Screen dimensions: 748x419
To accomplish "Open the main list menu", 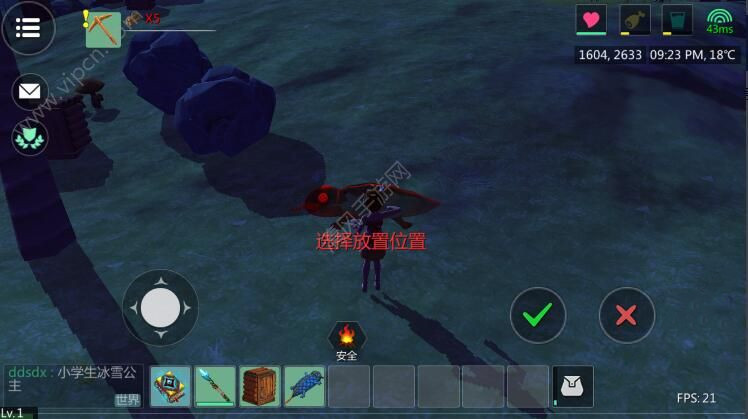I will click(x=28, y=28).
